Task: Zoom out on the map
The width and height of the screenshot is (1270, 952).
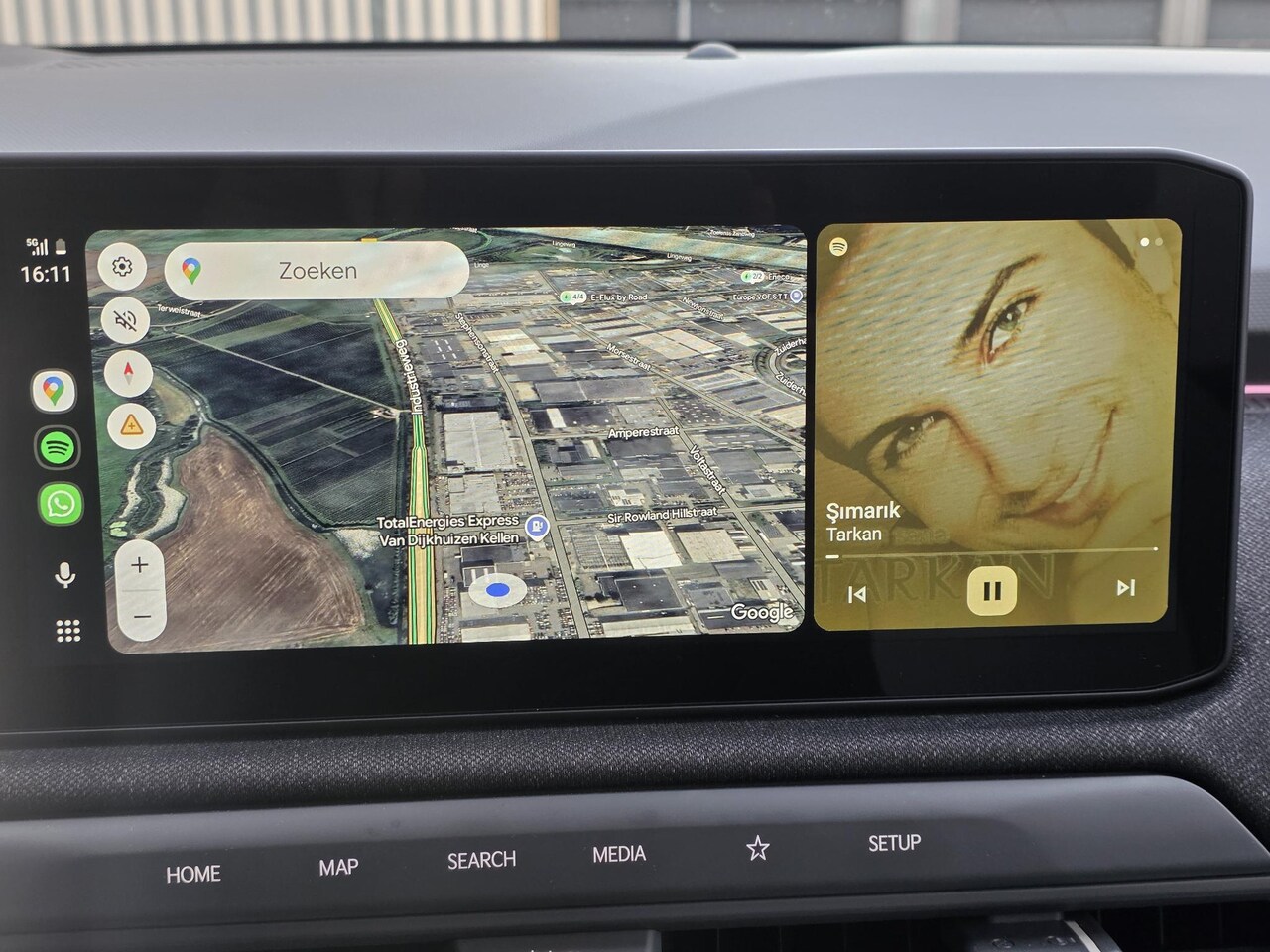Action: tap(142, 617)
